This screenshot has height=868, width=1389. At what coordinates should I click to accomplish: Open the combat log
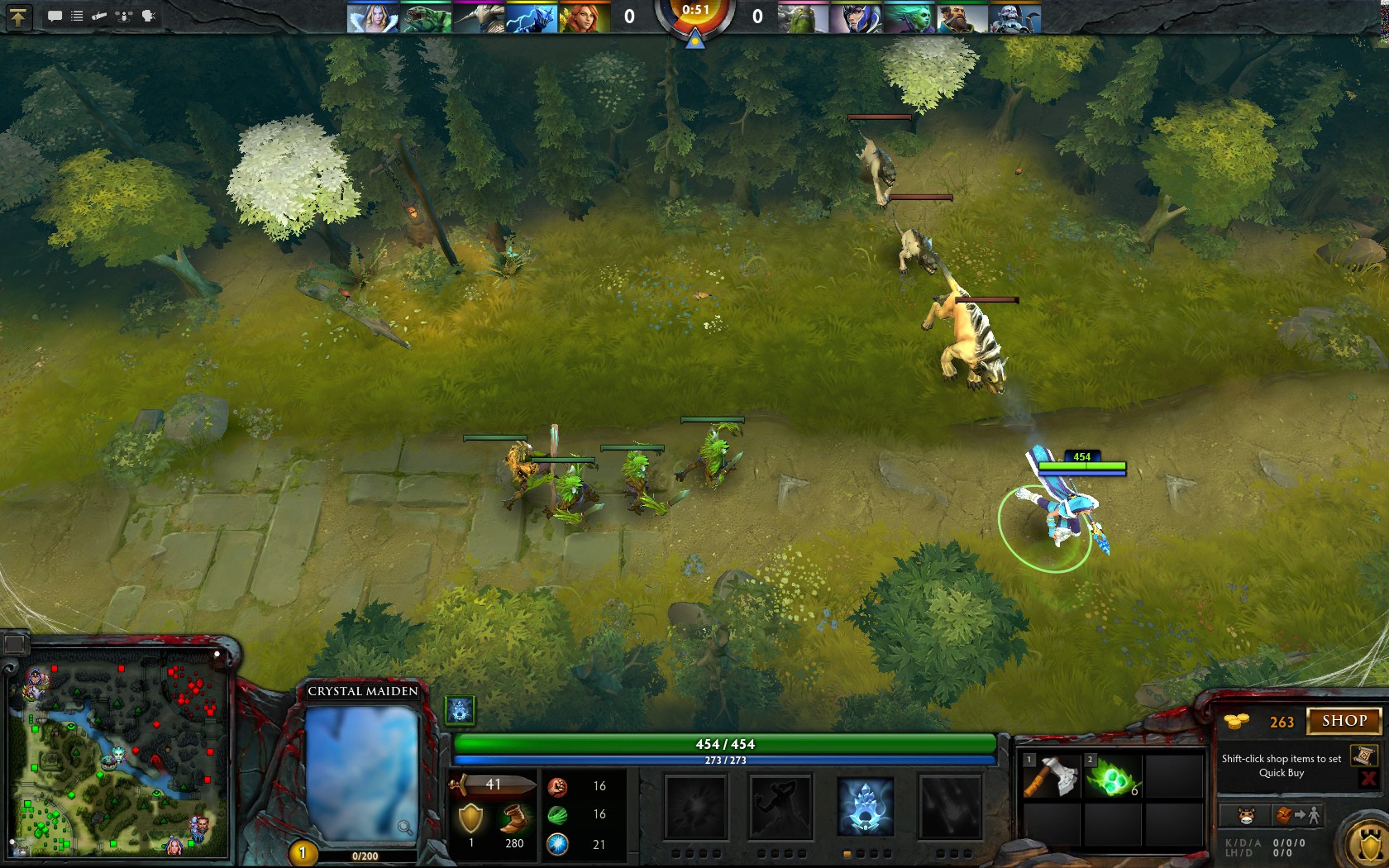pyautogui.click(x=78, y=17)
